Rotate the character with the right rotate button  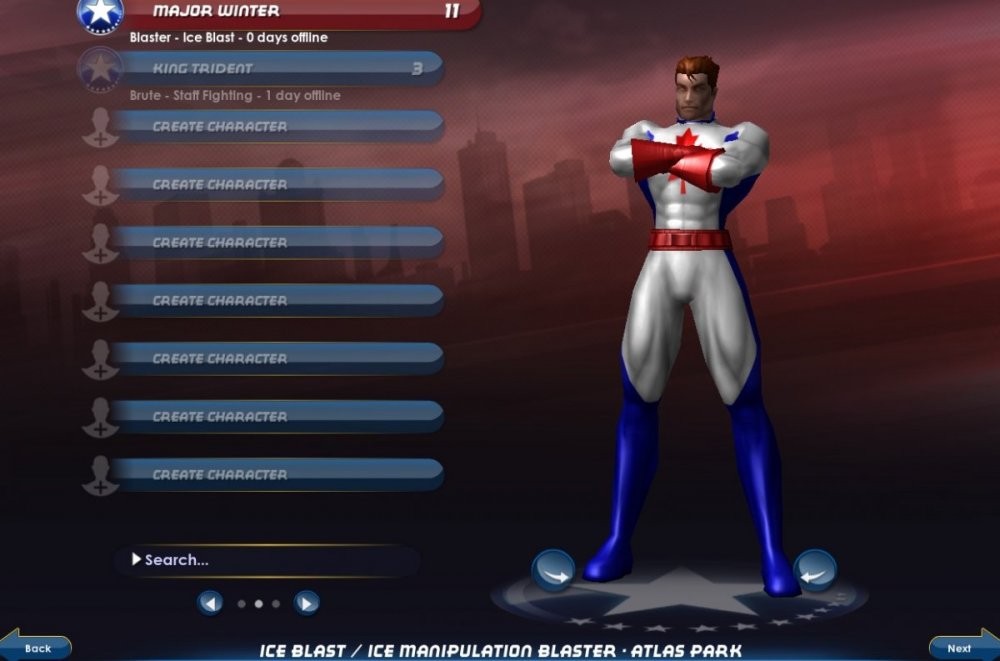point(814,571)
